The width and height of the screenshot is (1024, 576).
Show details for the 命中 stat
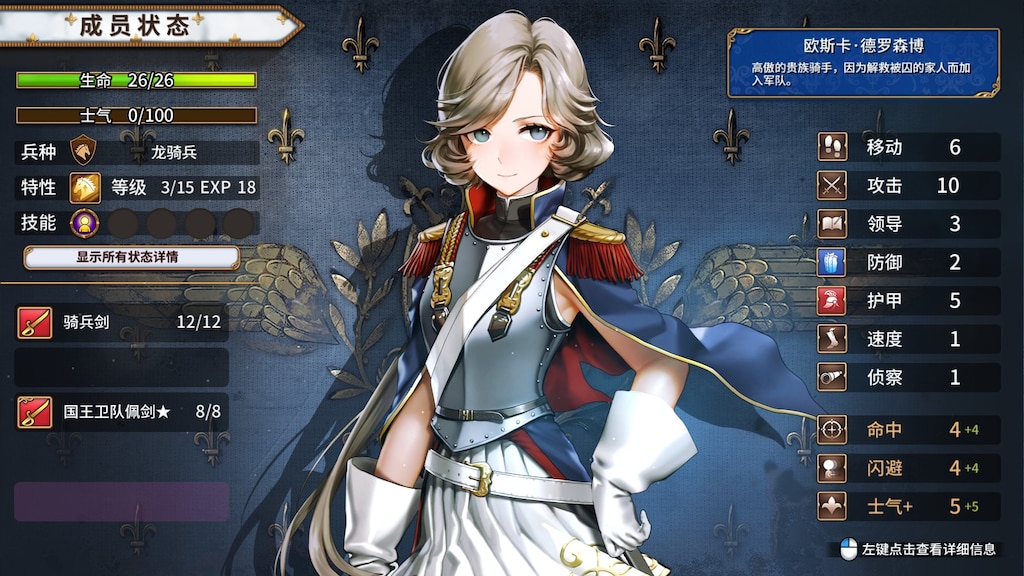[908, 429]
